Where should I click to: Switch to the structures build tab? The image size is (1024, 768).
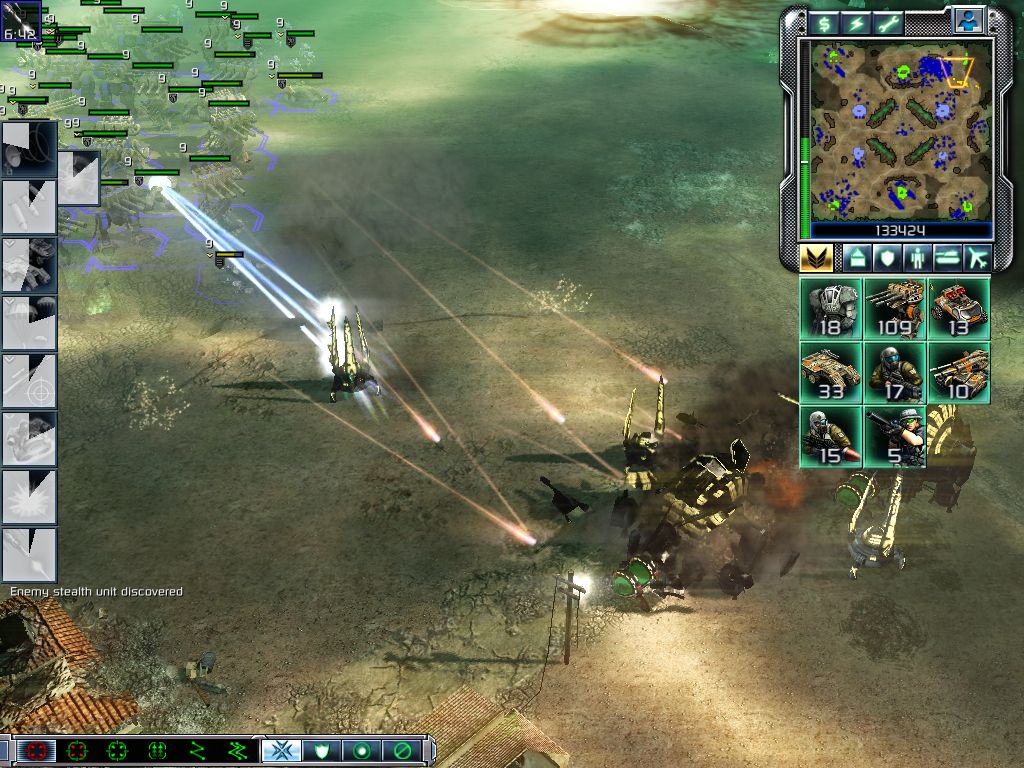pos(857,258)
